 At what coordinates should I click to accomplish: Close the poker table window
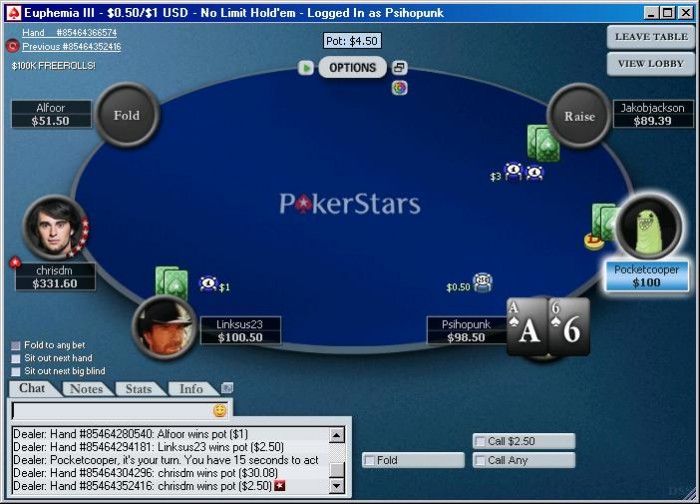click(685, 12)
